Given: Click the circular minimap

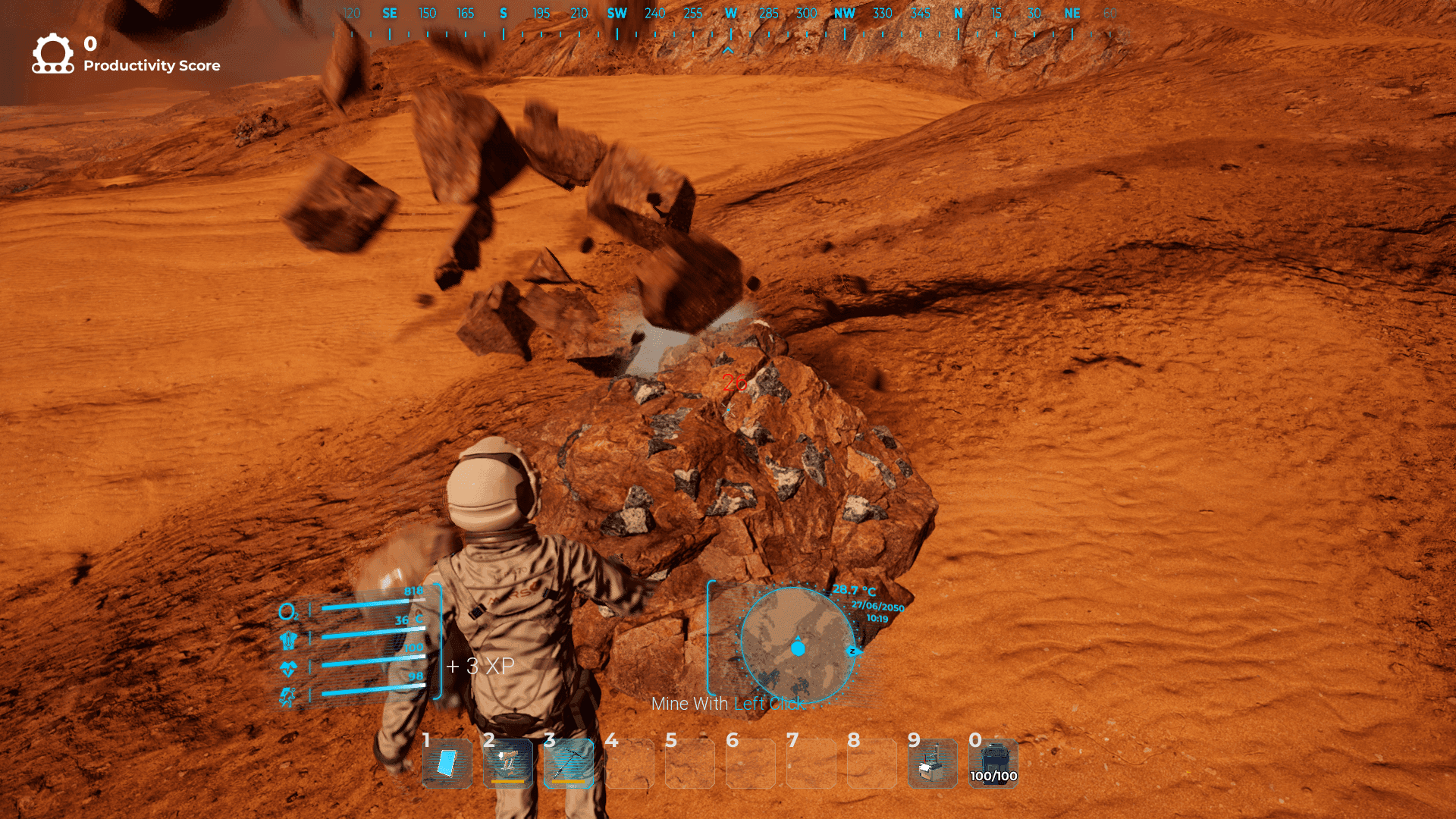Looking at the screenshot, I should [x=798, y=646].
